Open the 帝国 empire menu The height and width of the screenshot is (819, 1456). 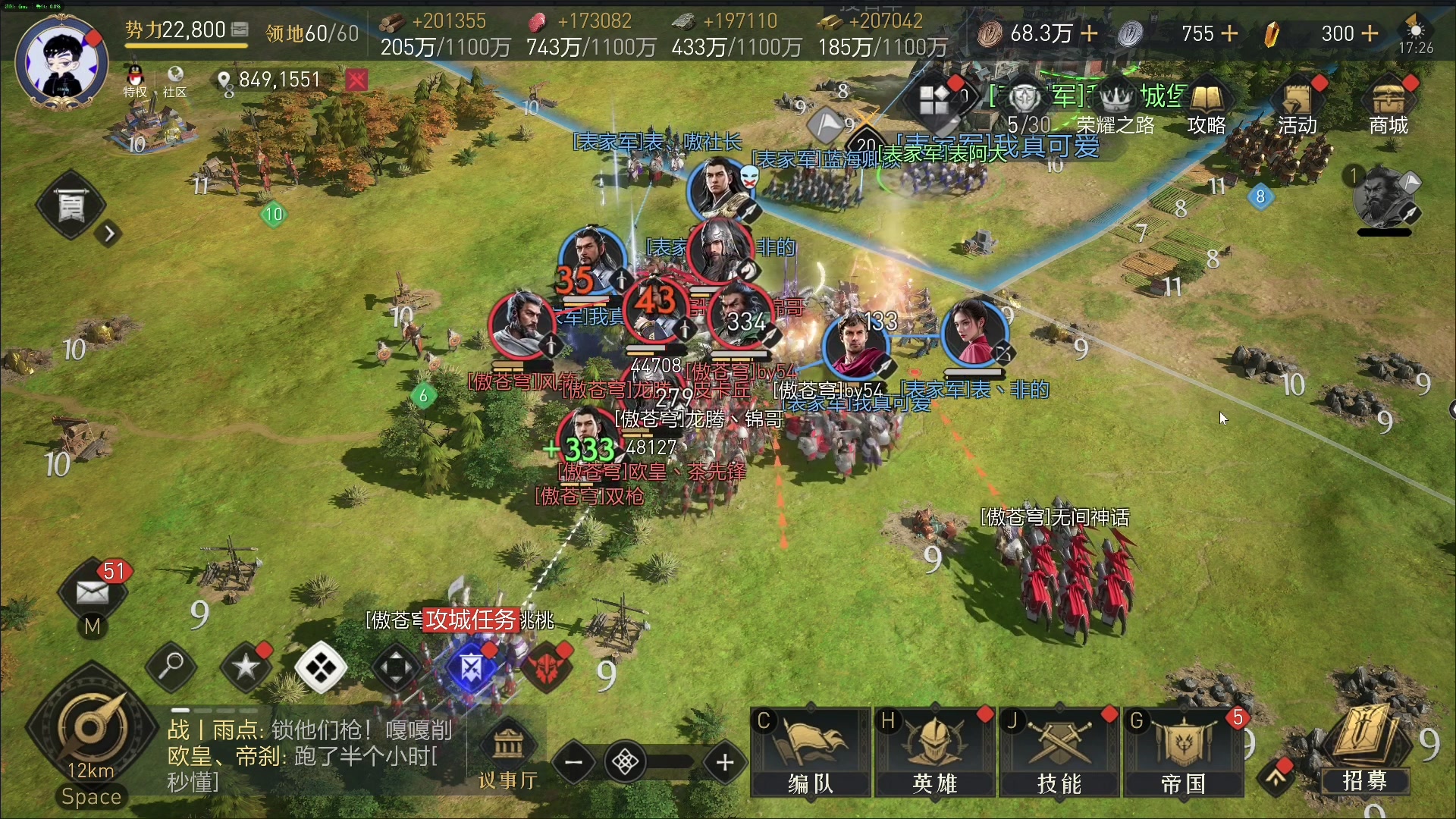[1183, 752]
